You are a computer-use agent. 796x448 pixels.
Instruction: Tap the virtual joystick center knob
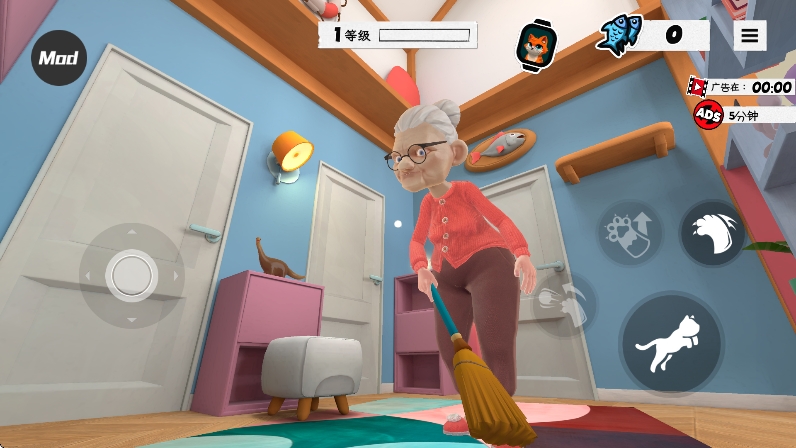pyautogui.click(x=131, y=274)
